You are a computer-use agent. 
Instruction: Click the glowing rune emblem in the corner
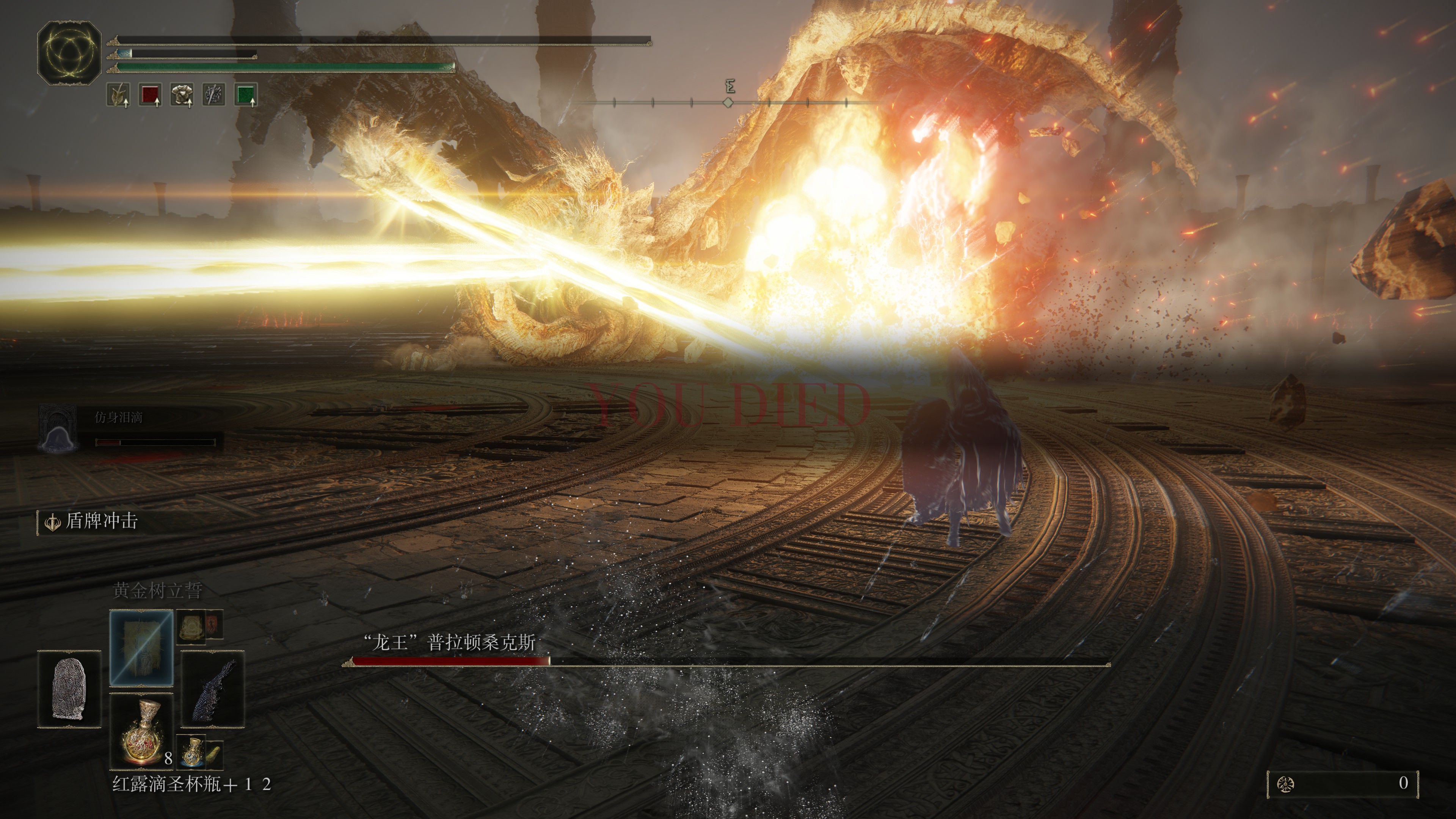pos(69,53)
